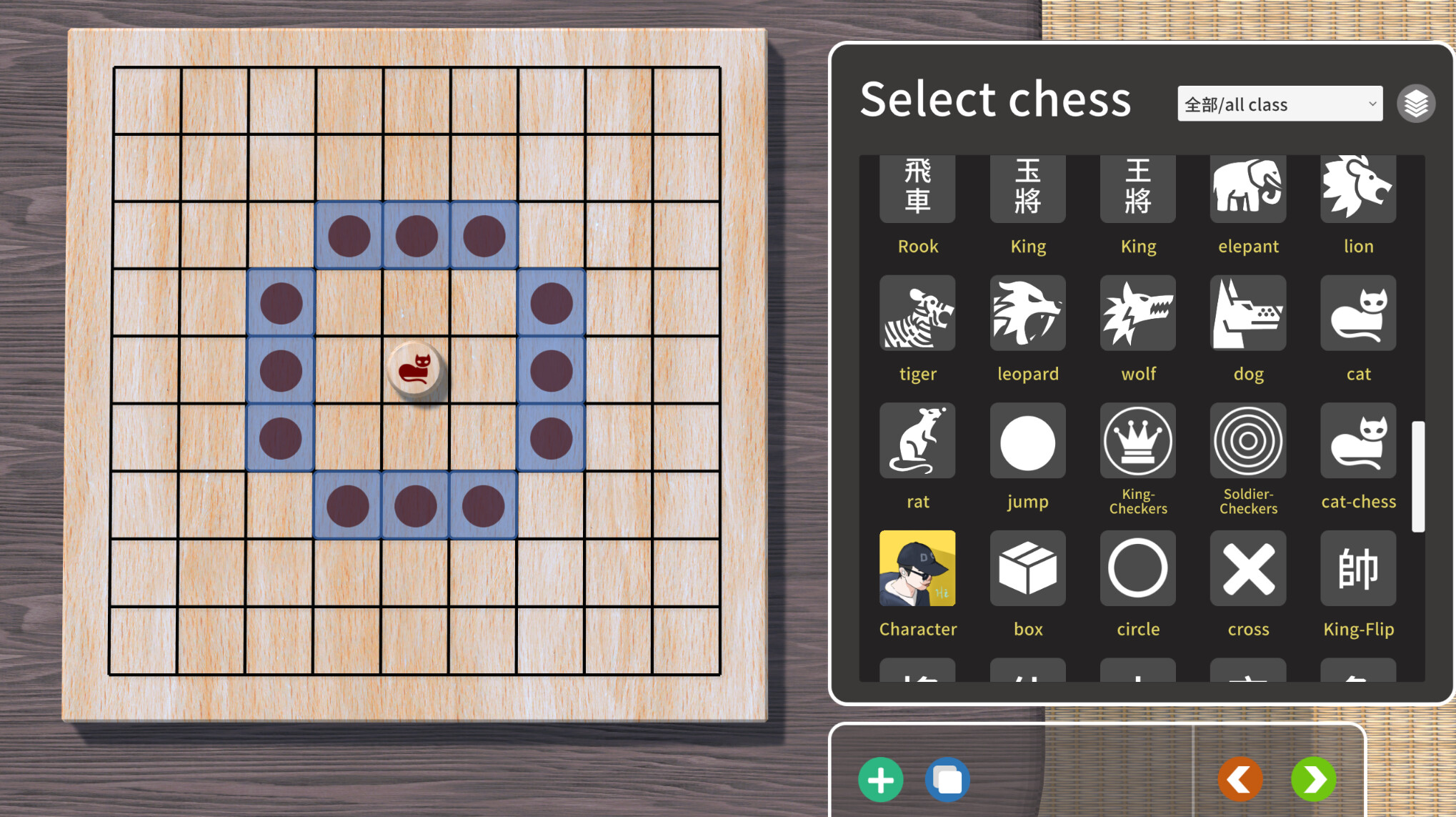Toggle the layers filter button
The height and width of the screenshot is (817, 1456).
(x=1415, y=103)
